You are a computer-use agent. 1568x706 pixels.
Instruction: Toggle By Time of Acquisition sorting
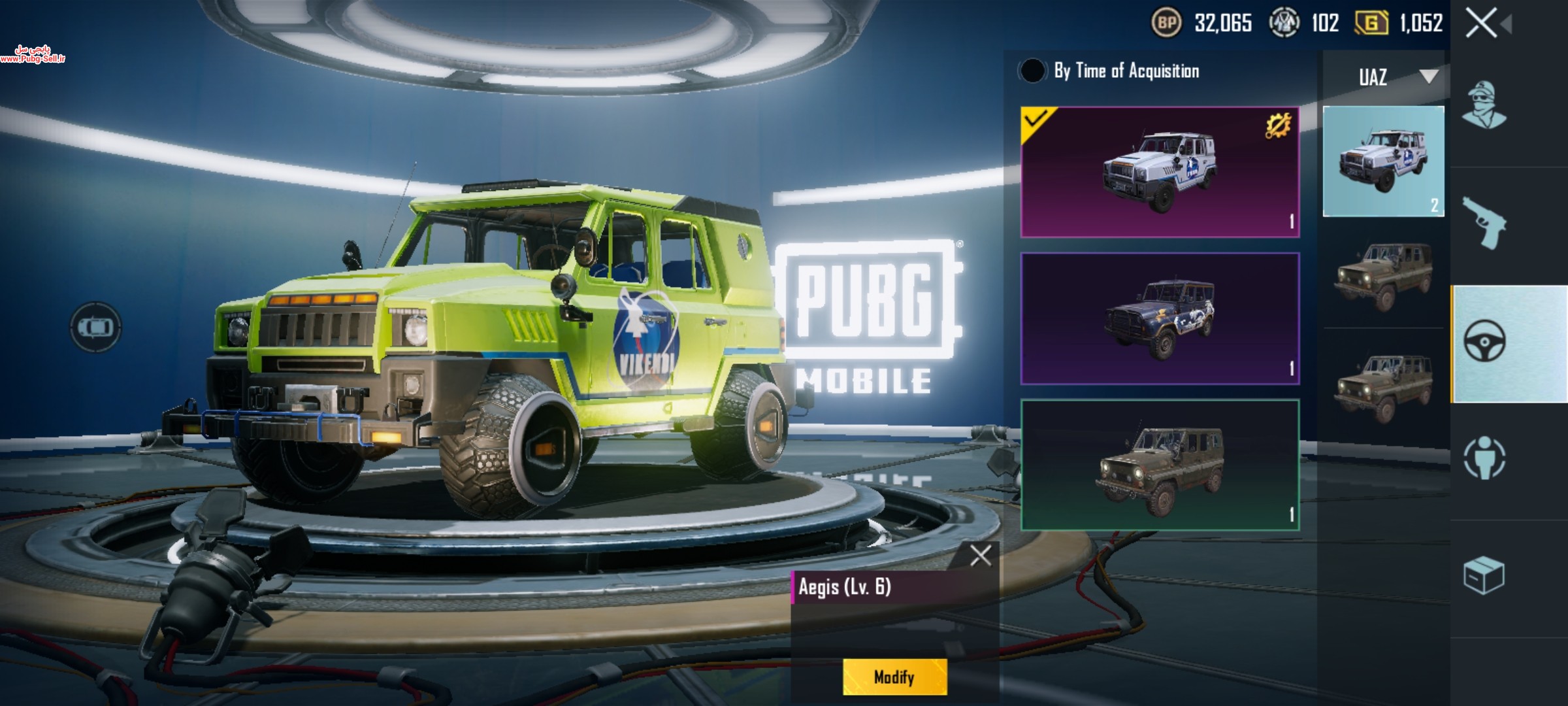point(1032,71)
